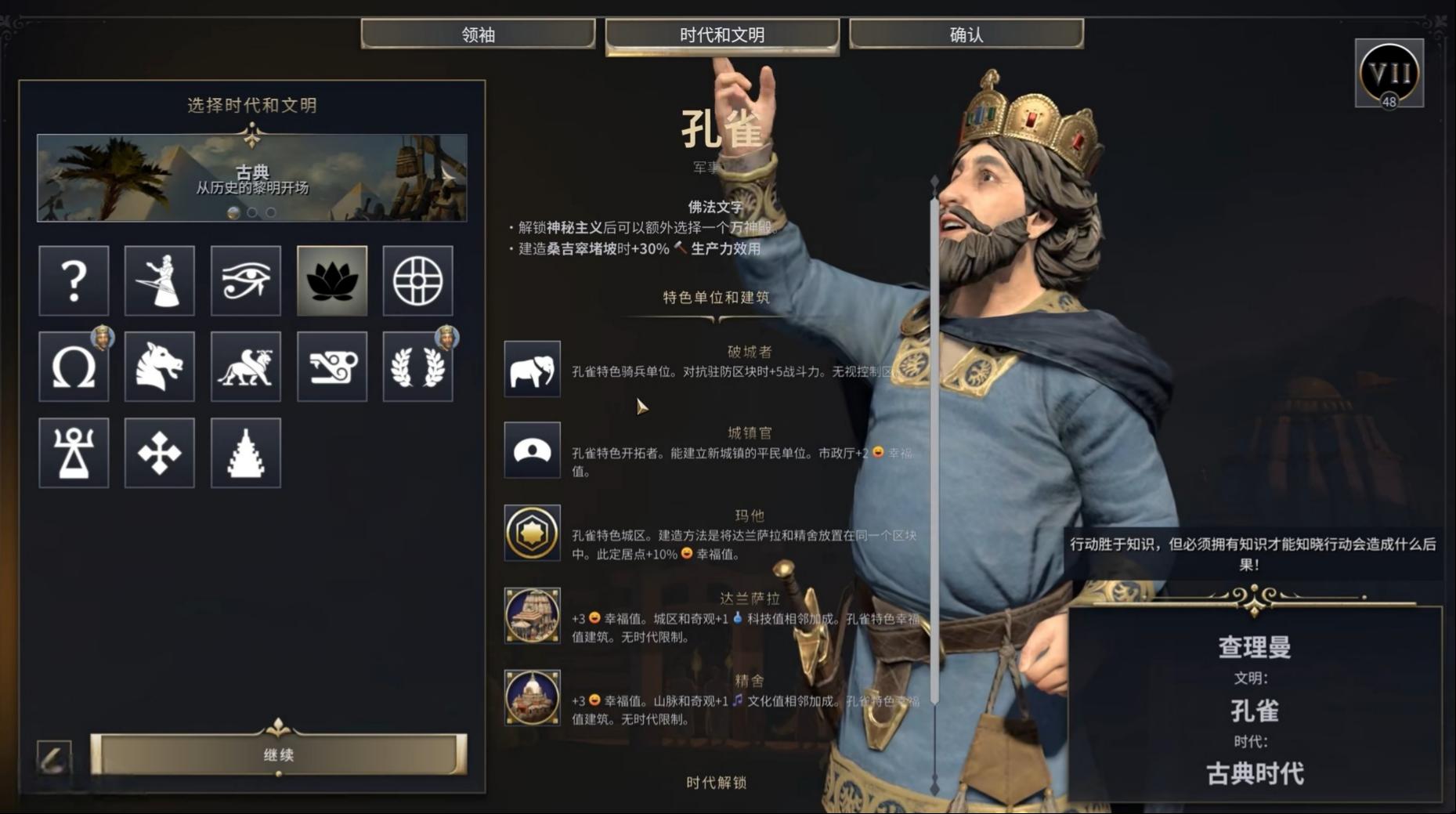
Task: Select the Omega civilization icon
Action: coord(73,367)
